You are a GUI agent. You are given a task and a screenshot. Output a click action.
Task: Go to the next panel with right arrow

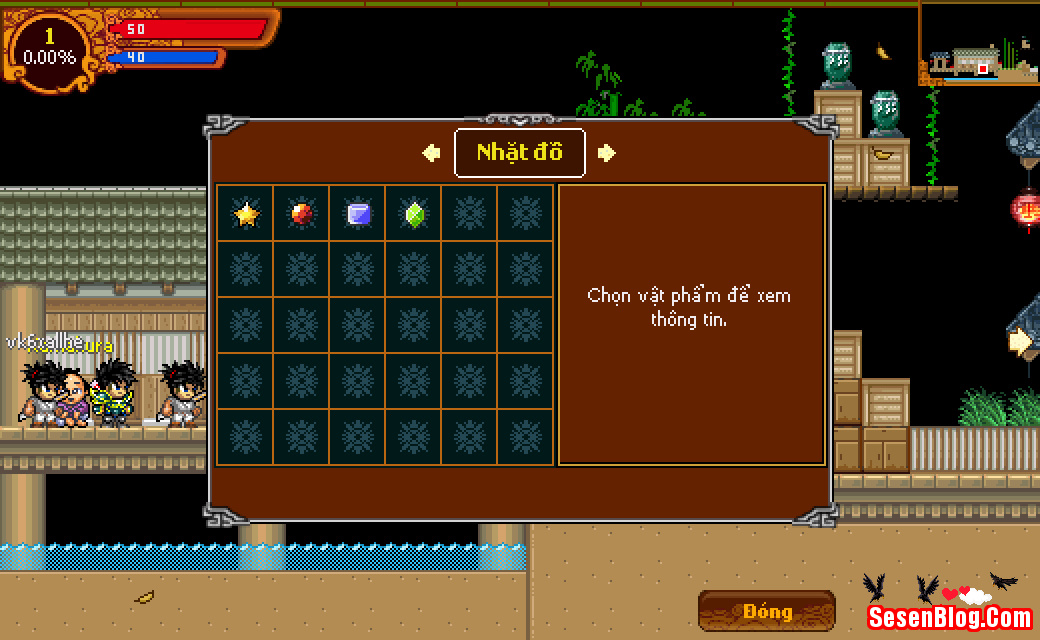pos(607,153)
